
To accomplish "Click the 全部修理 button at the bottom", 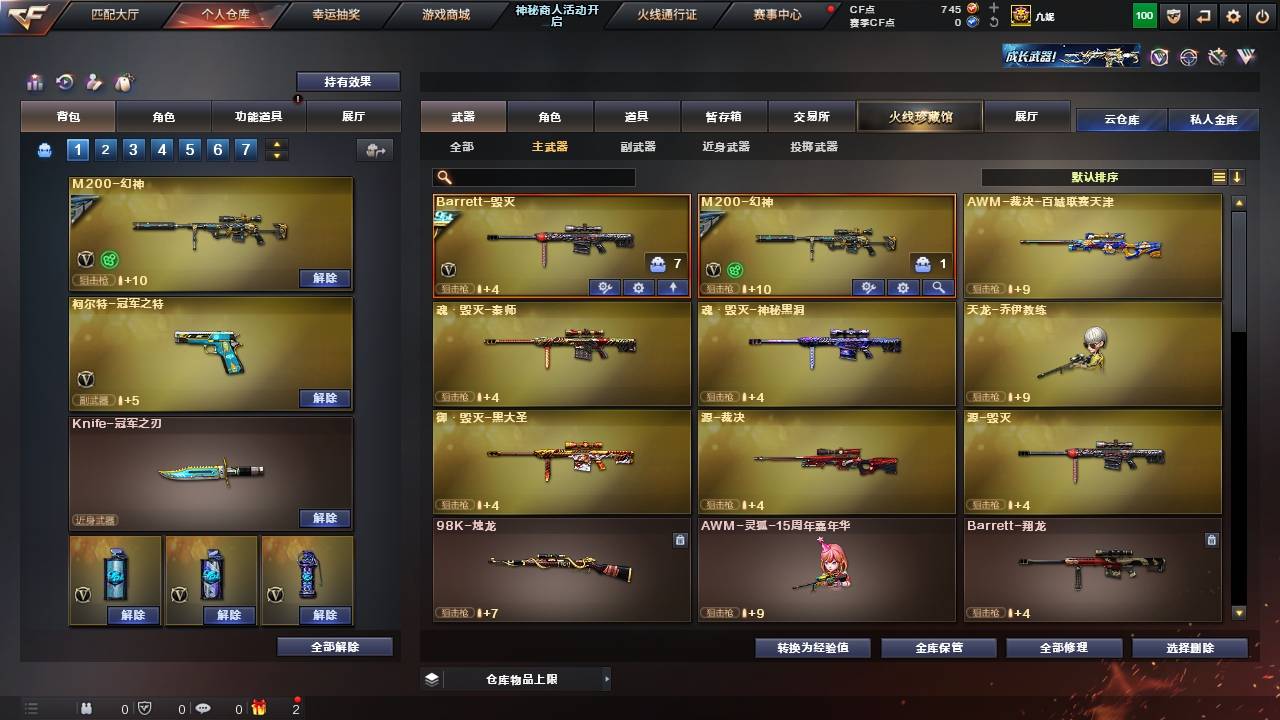I will coord(1063,647).
